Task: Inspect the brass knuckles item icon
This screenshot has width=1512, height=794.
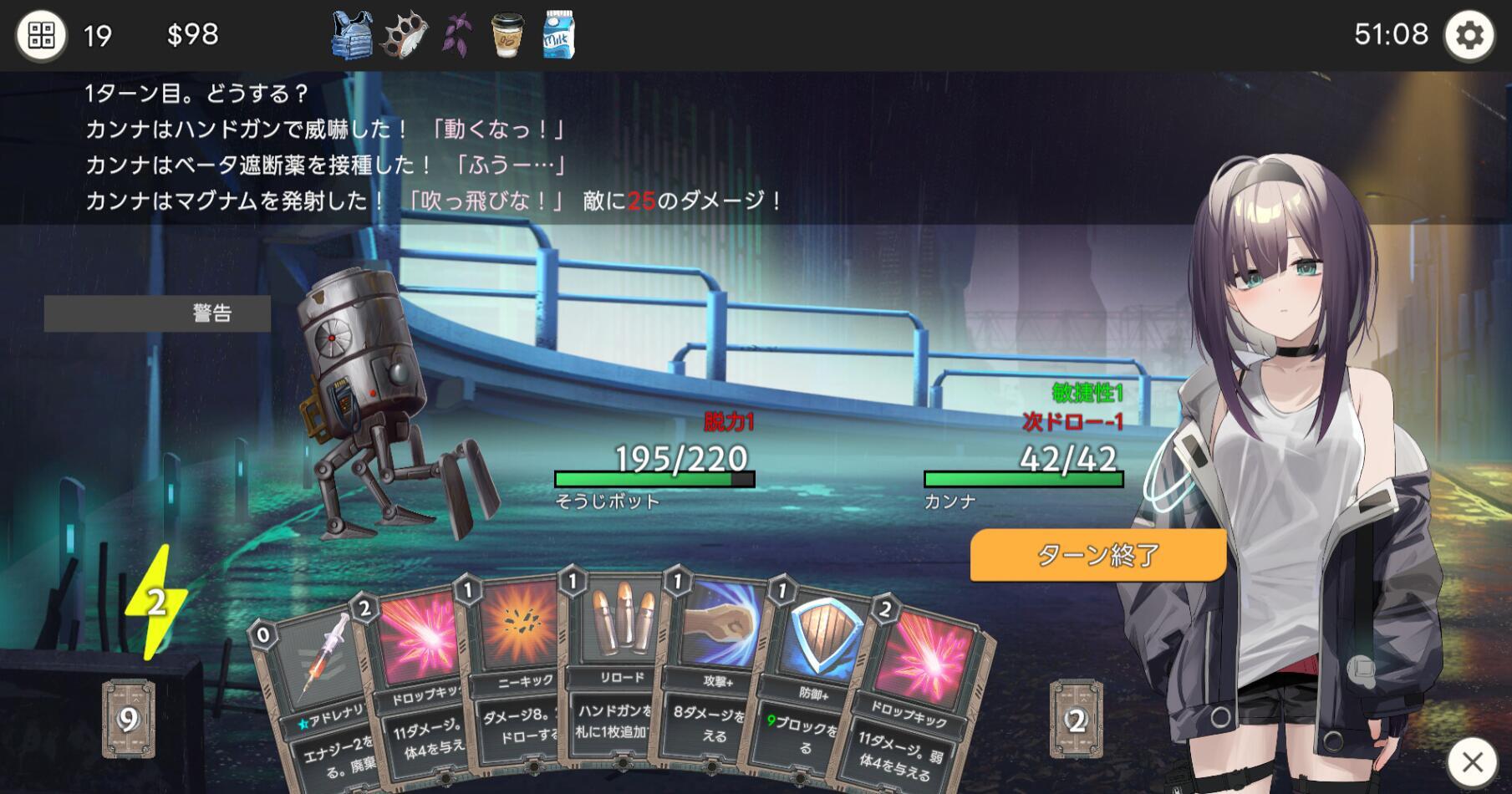Action: 405,35
